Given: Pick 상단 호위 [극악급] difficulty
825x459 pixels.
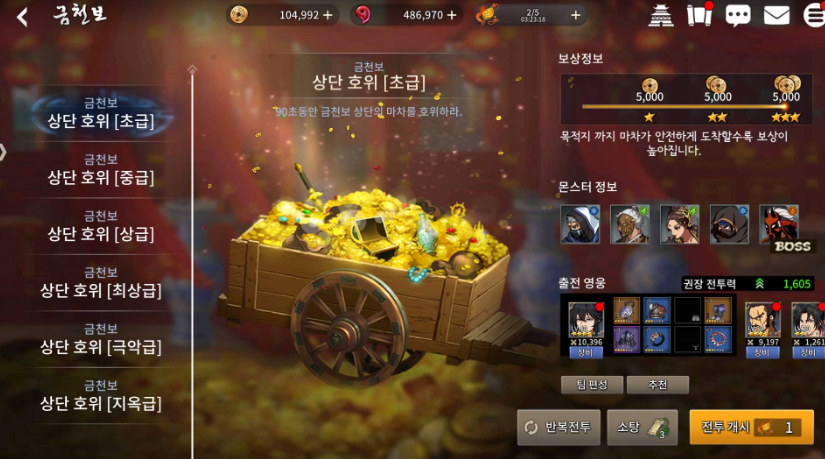Looking at the screenshot, I should pyautogui.click(x=100, y=339).
